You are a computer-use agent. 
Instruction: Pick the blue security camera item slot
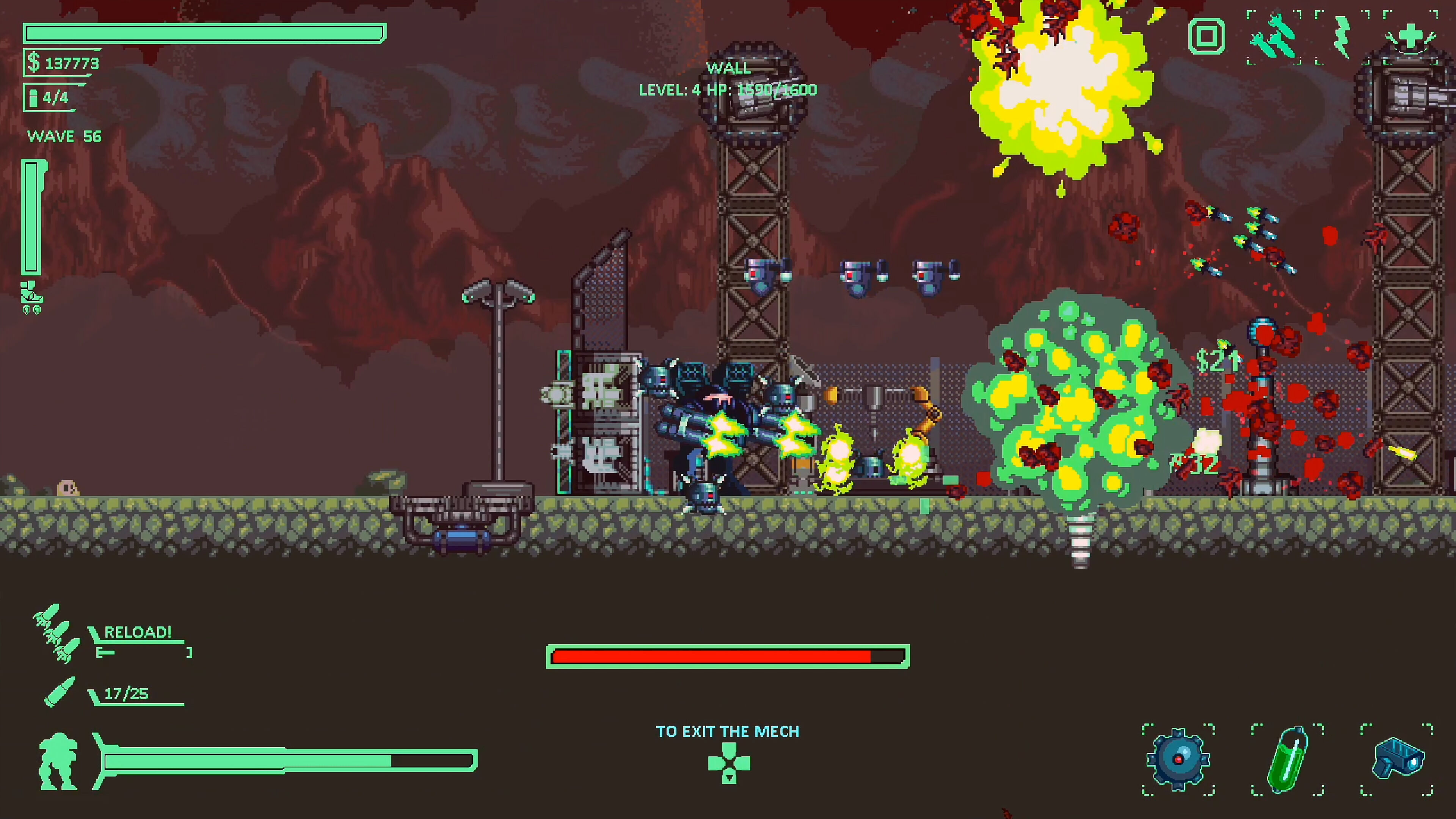pyautogui.click(x=1397, y=759)
